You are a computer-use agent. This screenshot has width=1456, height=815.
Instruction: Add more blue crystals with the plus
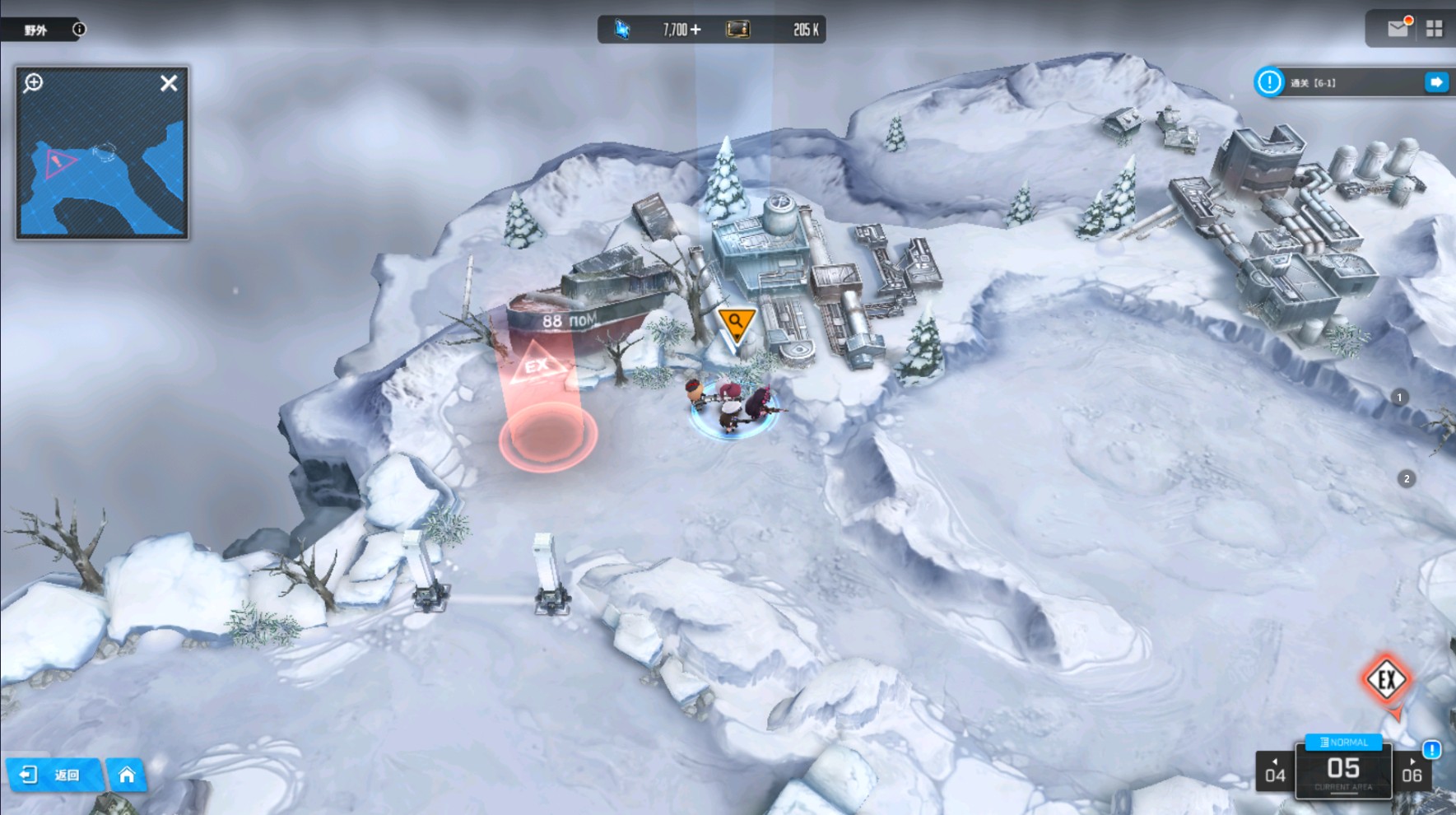(696, 30)
